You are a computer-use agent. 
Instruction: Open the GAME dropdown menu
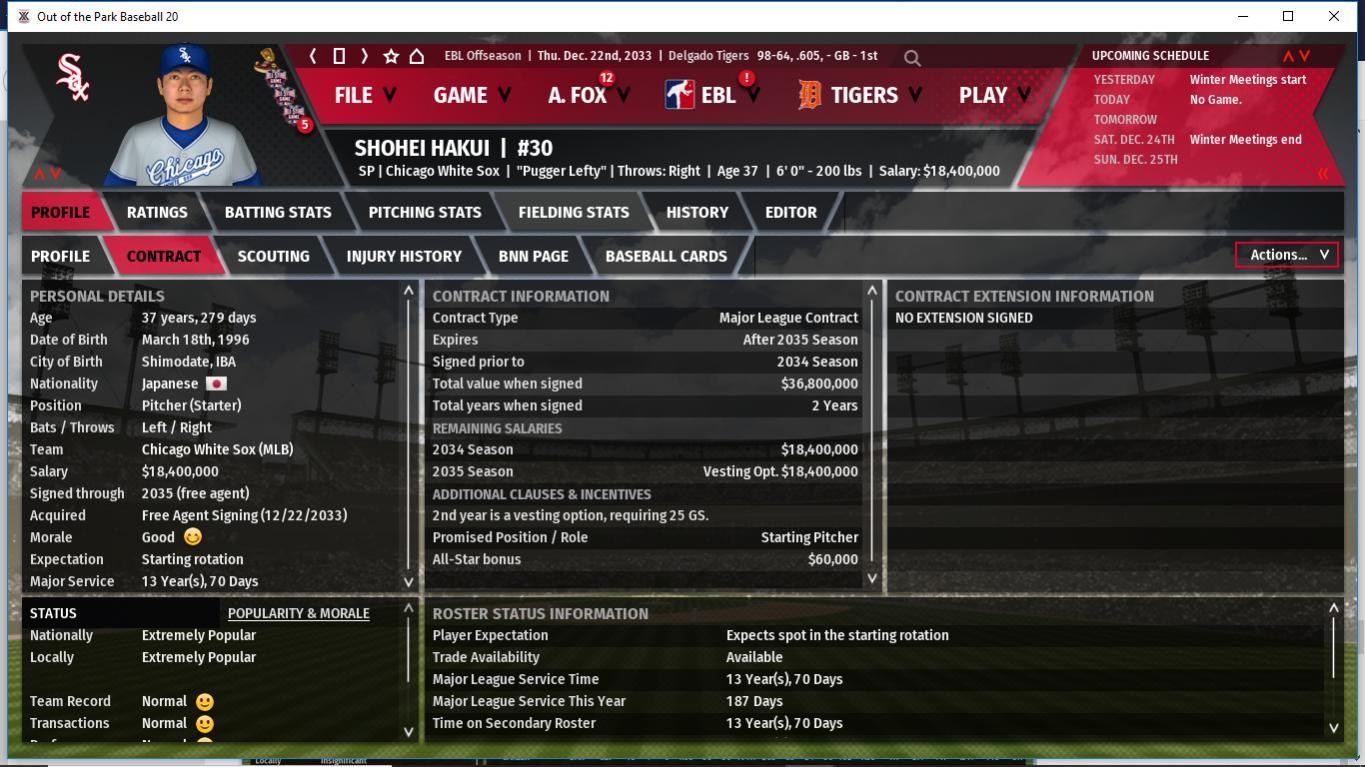coord(471,95)
